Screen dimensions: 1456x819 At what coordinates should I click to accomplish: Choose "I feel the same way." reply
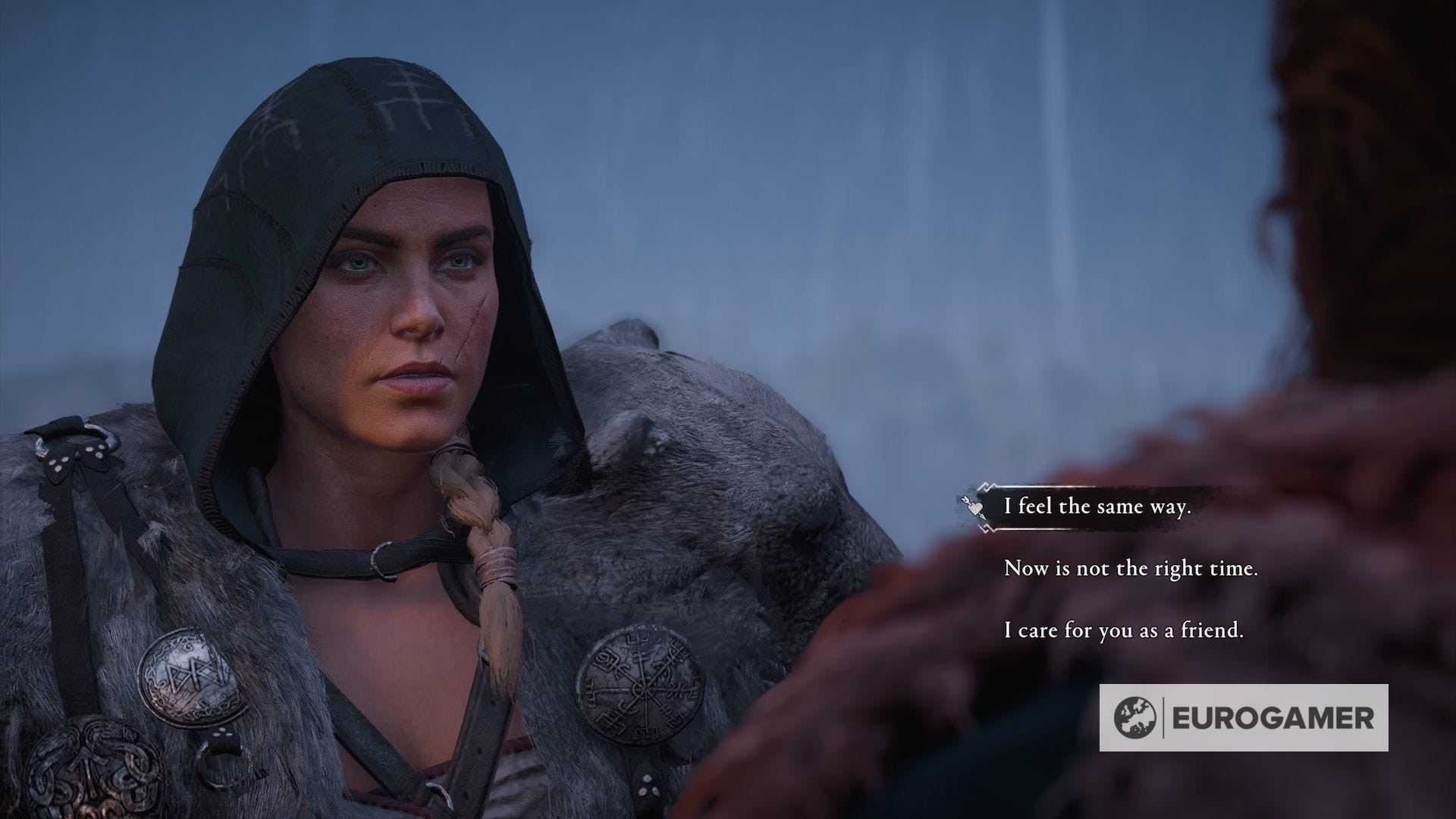(1097, 507)
